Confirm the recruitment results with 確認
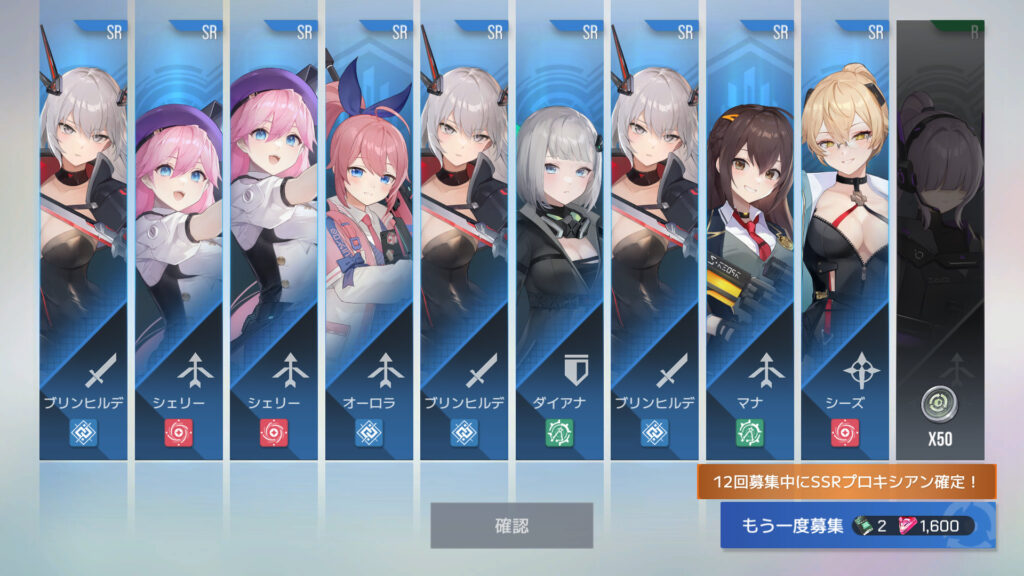The width and height of the screenshot is (1024, 576). click(511, 525)
